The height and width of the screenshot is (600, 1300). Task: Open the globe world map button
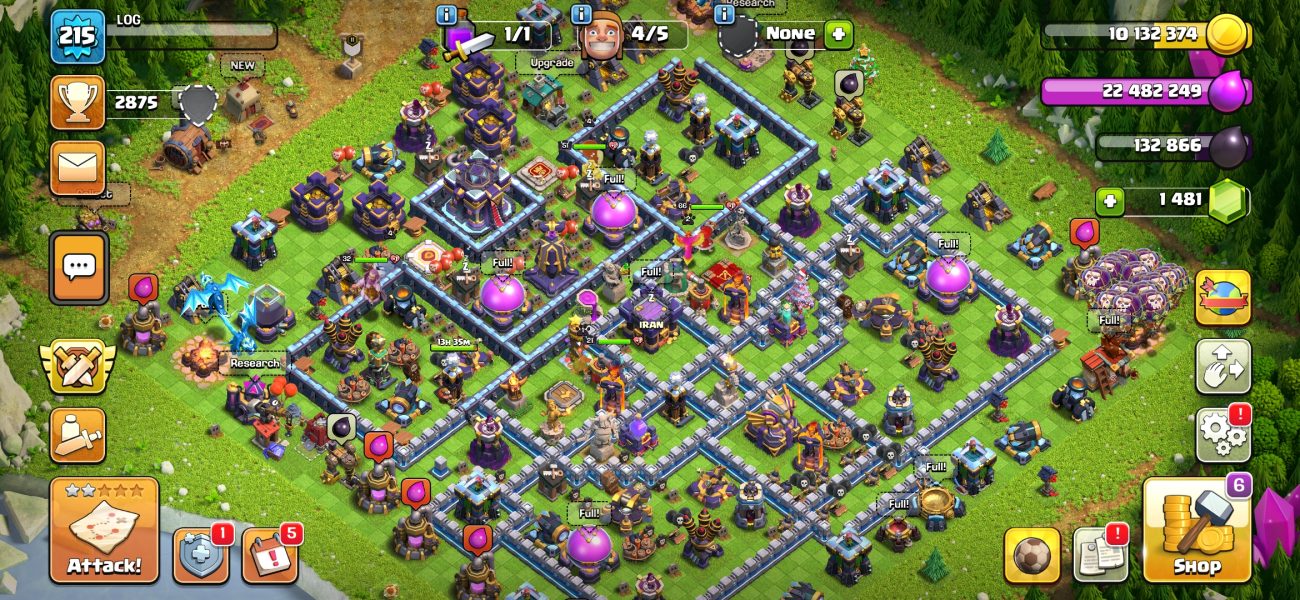[1222, 298]
